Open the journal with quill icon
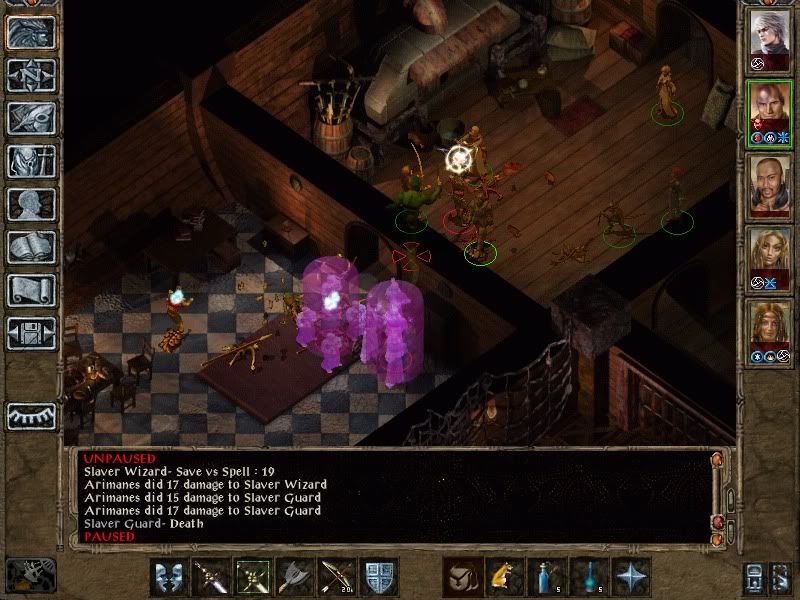The width and height of the screenshot is (800, 600). click(x=31, y=118)
